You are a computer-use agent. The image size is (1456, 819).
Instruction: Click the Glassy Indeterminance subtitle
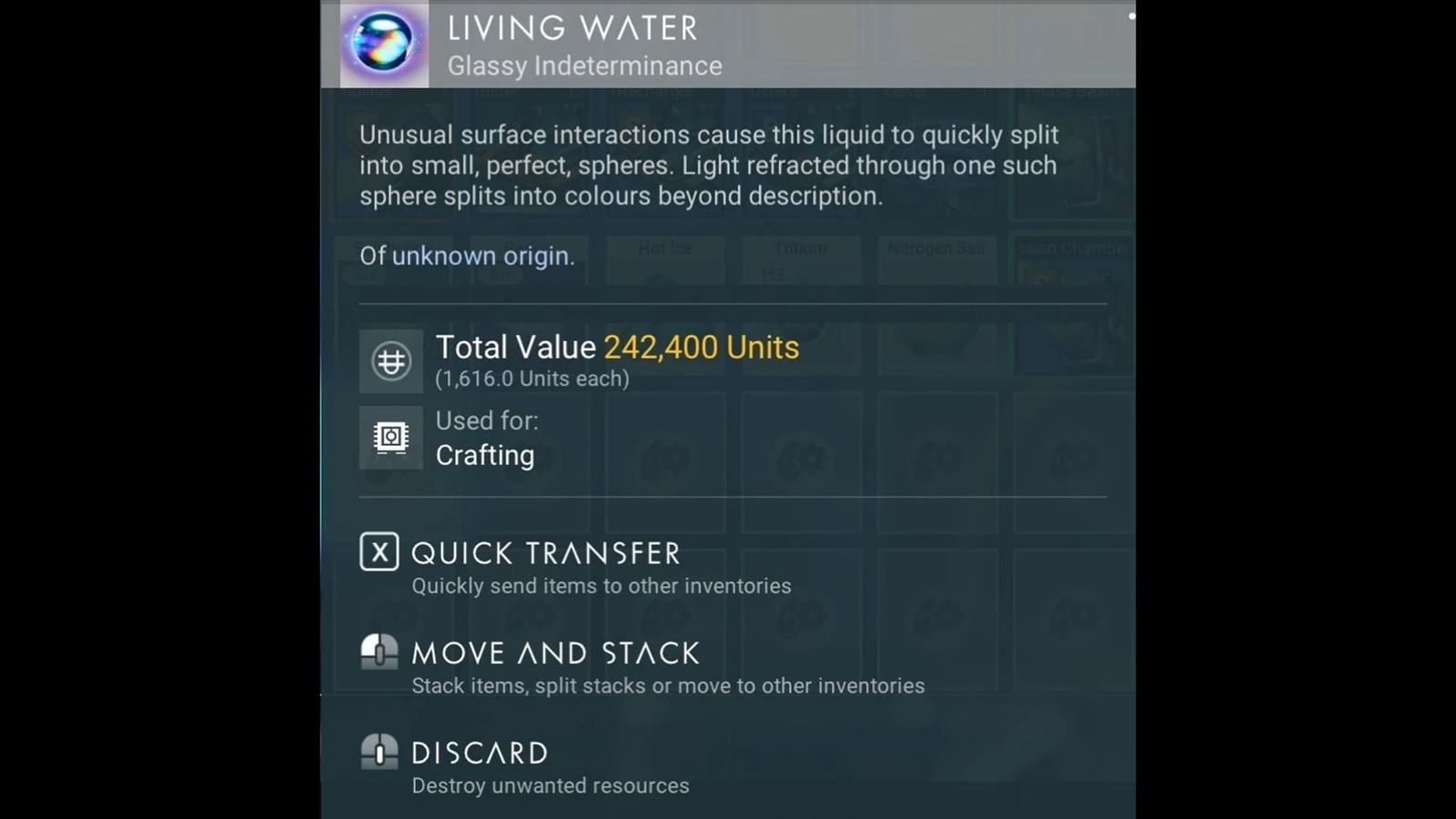point(585,66)
